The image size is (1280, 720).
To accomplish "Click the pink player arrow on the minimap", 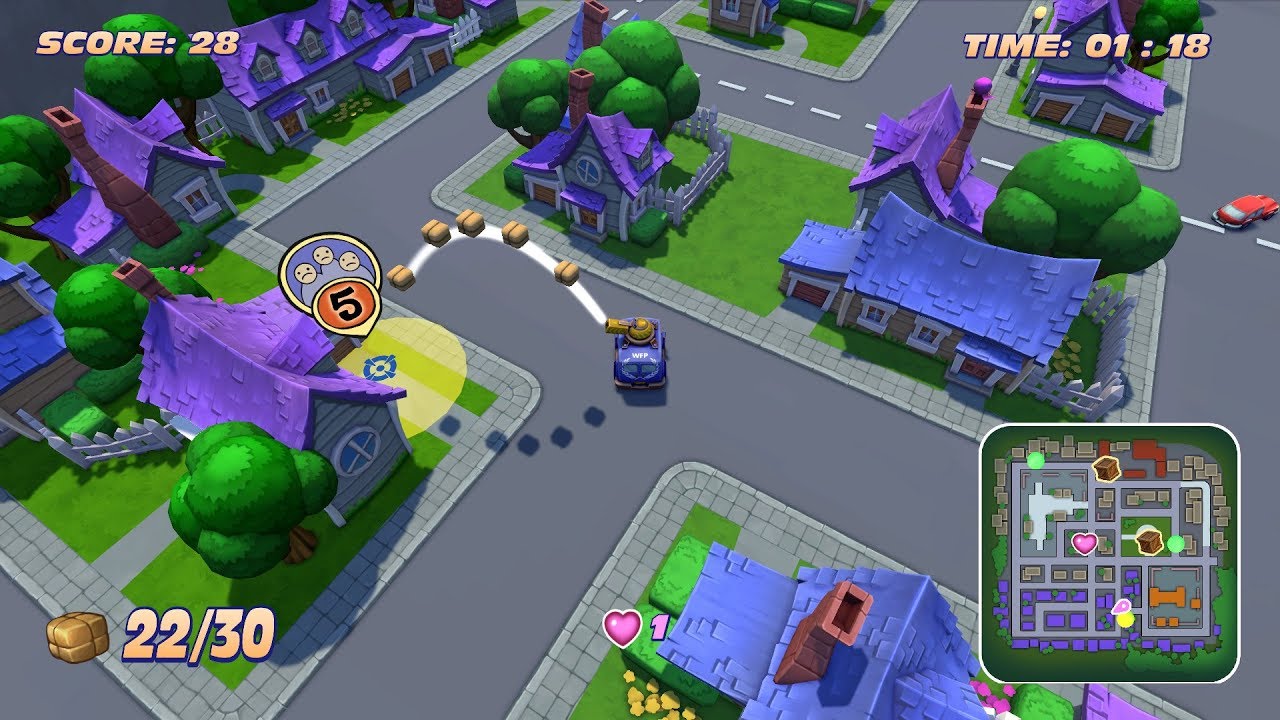I will tap(1123, 606).
